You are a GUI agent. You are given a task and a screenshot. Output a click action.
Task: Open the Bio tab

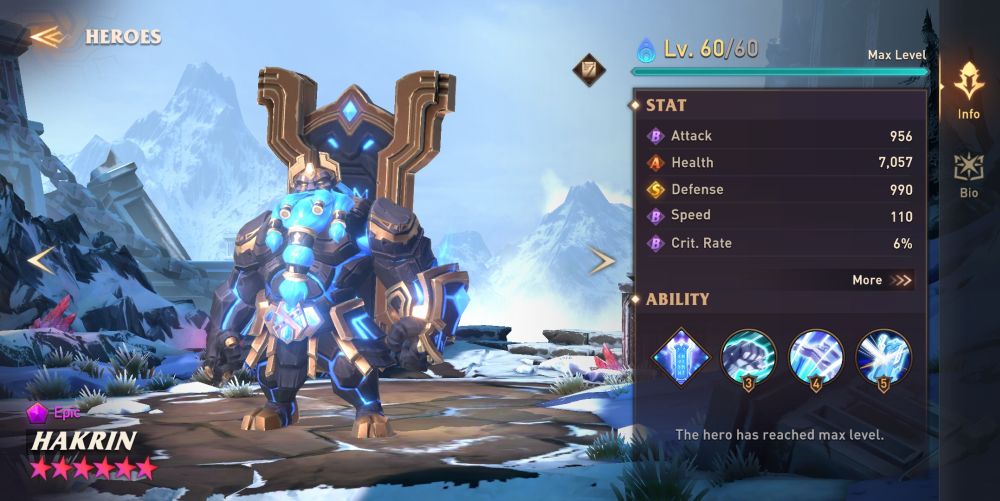(x=968, y=174)
